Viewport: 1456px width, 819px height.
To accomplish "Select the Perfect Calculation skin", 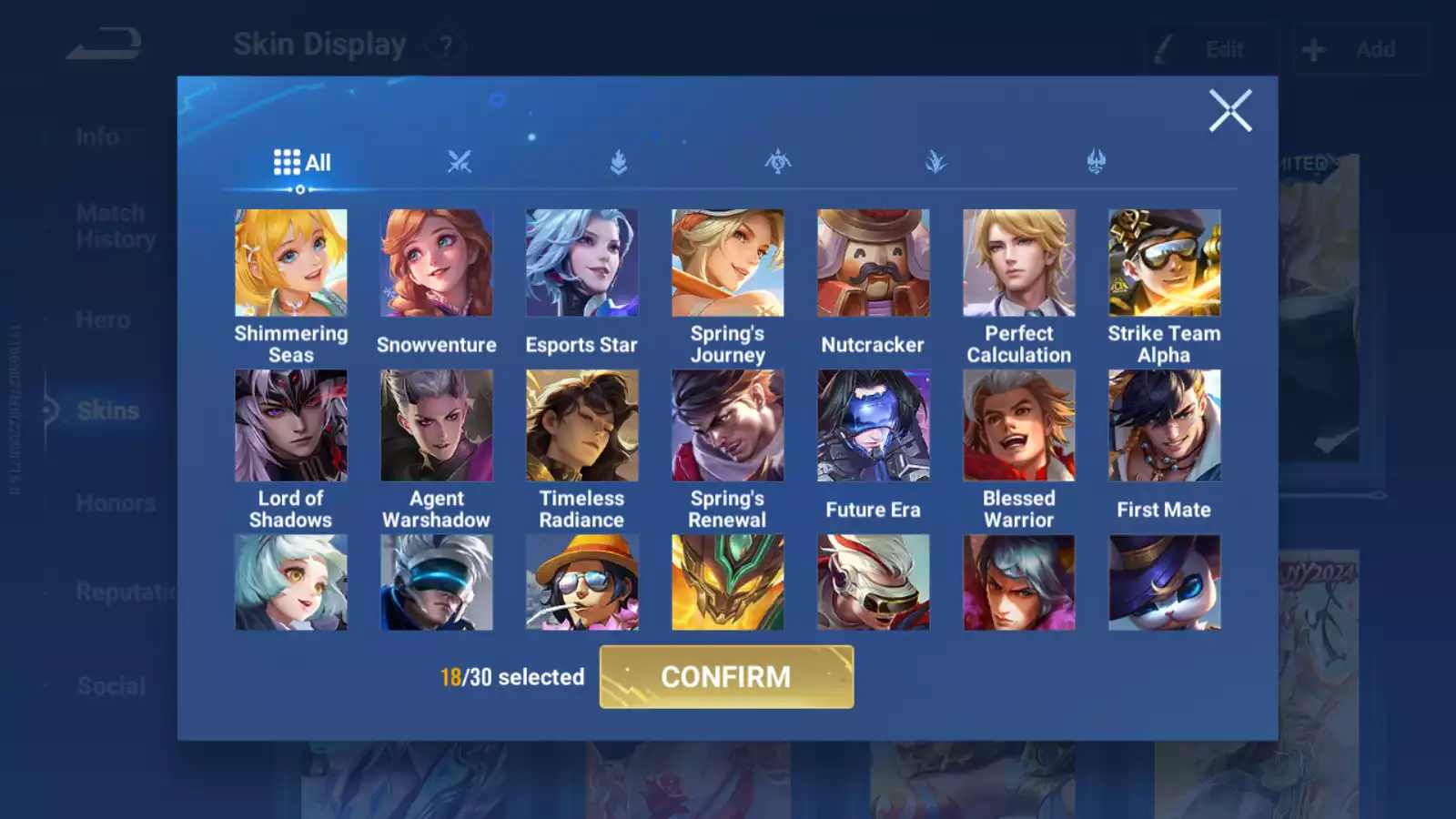I will (1019, 263).
